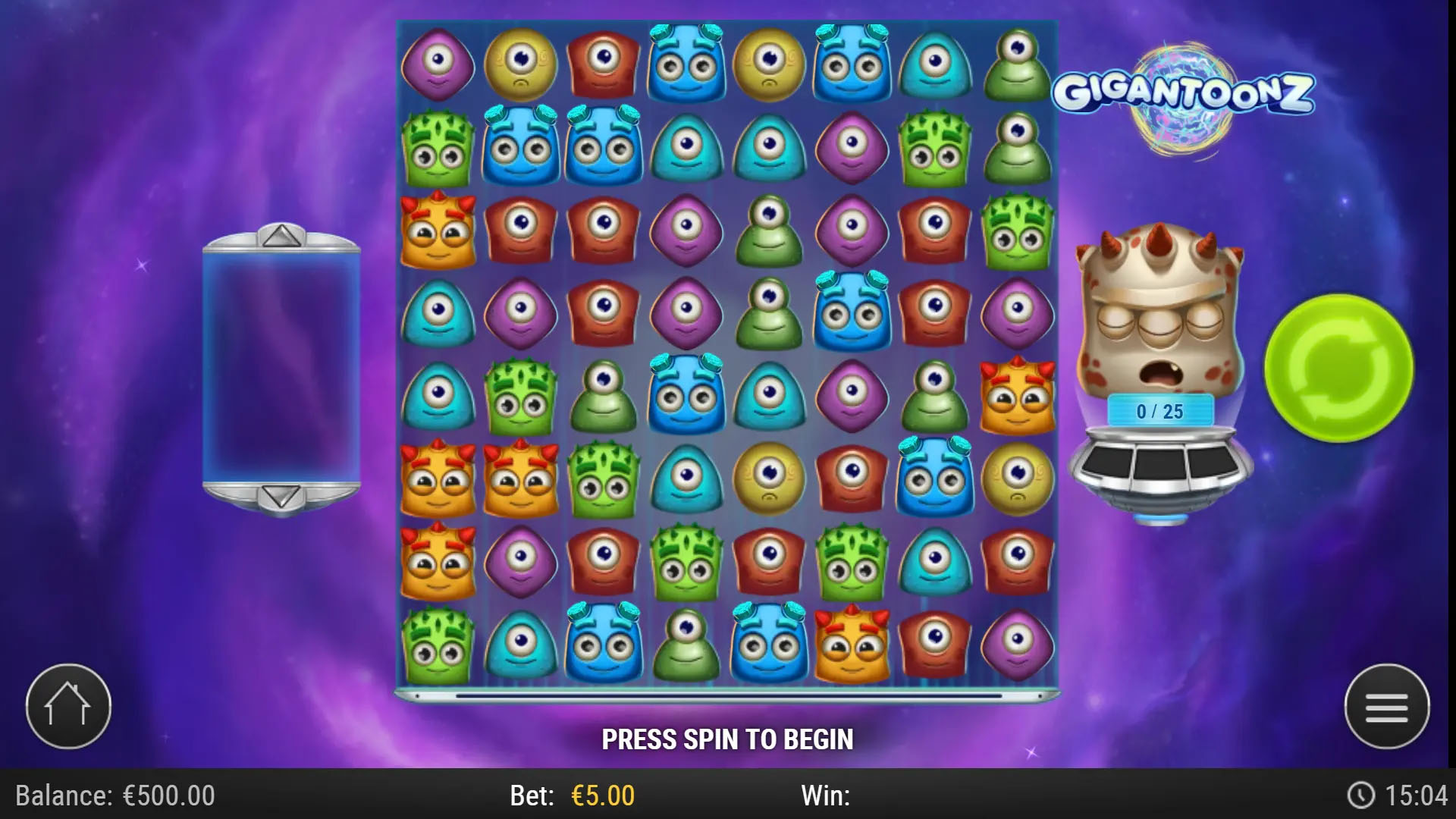Viewport: 1456px width, 819px height.
Task: Open the game home screen via house icon
Action: click(68, 704)
